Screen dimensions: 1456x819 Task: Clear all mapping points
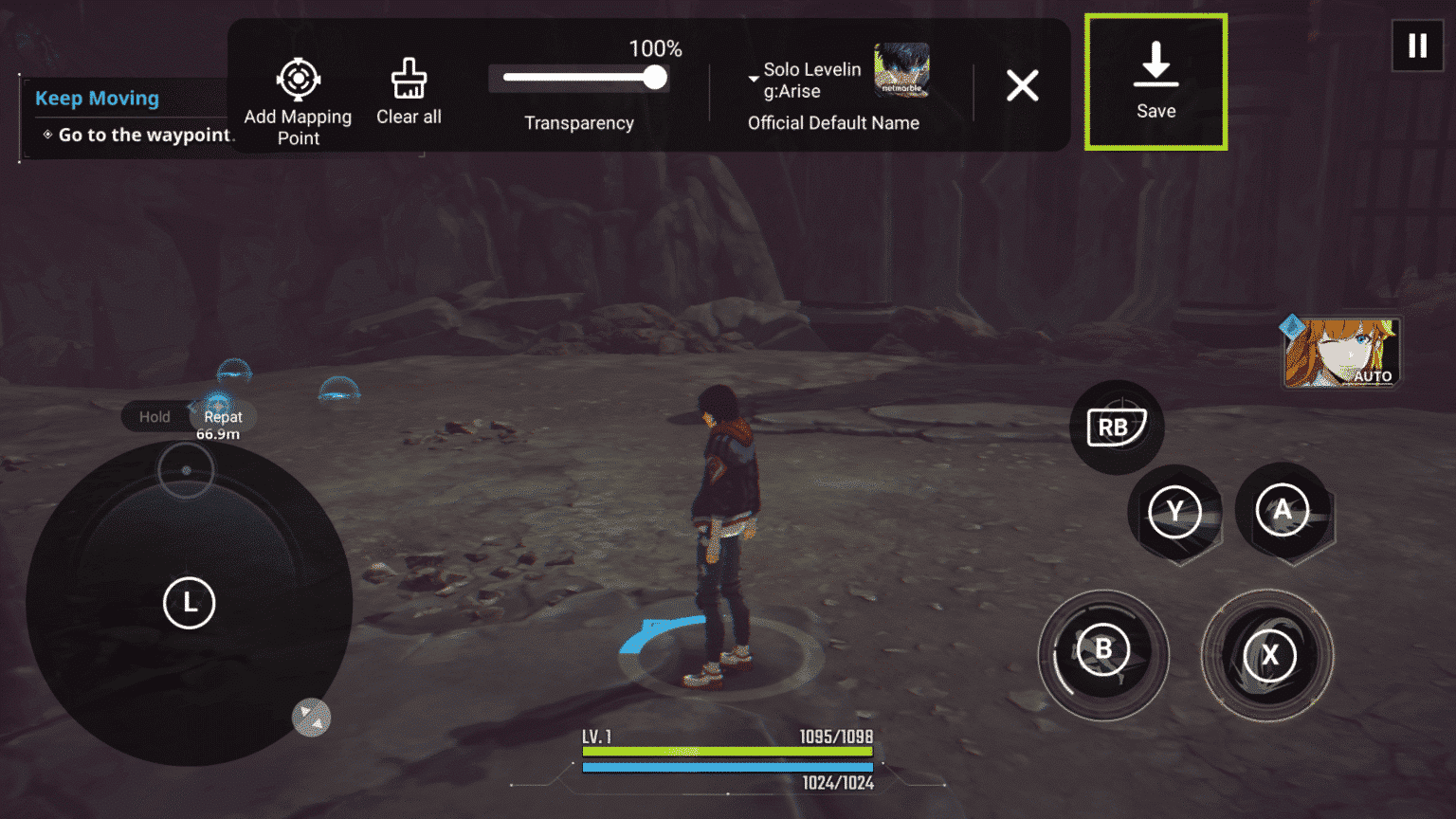click(x=409, y=93)
